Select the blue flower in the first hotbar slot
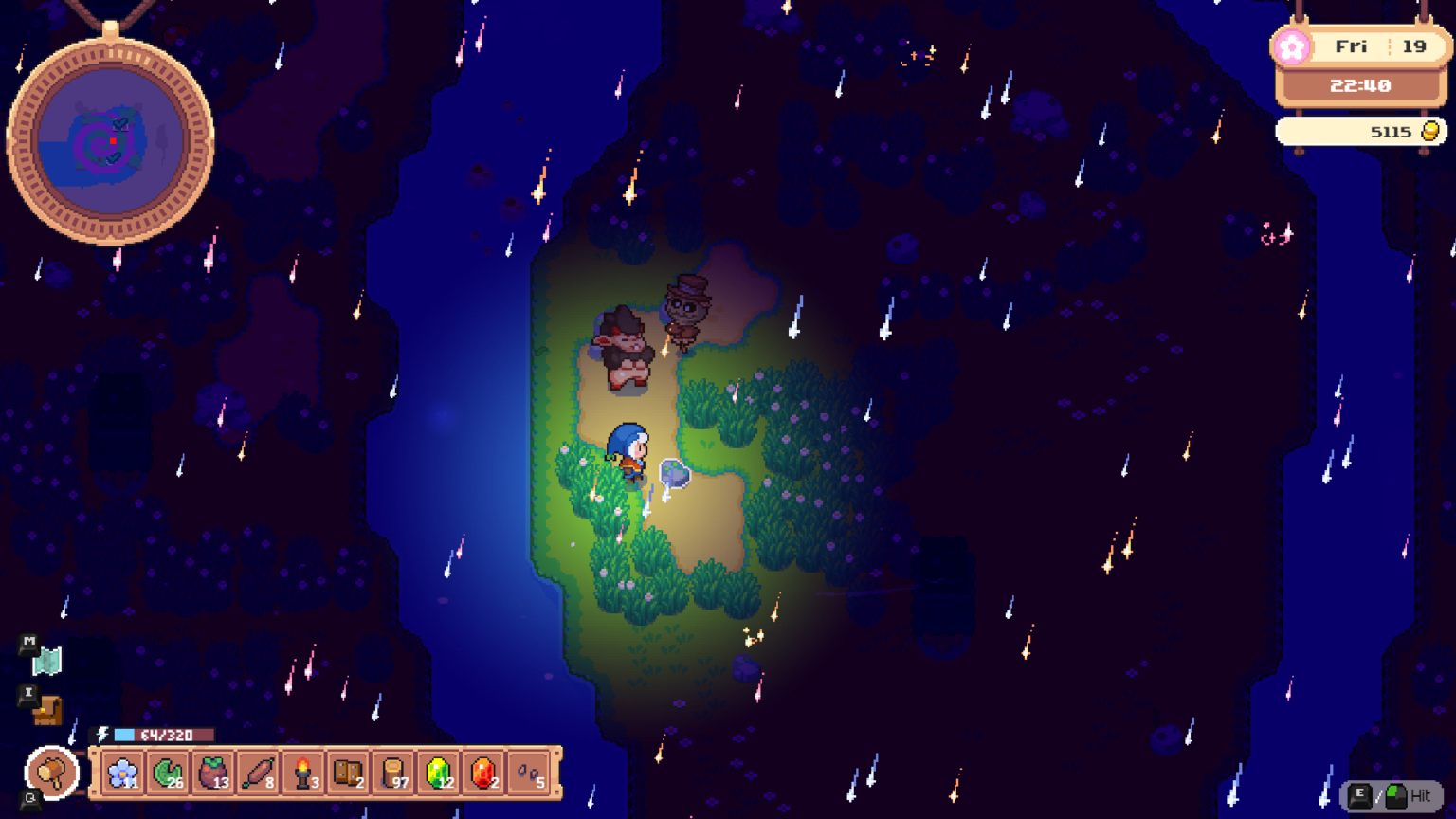This screenshot has width=1456, height=819. tap(120, 772)
